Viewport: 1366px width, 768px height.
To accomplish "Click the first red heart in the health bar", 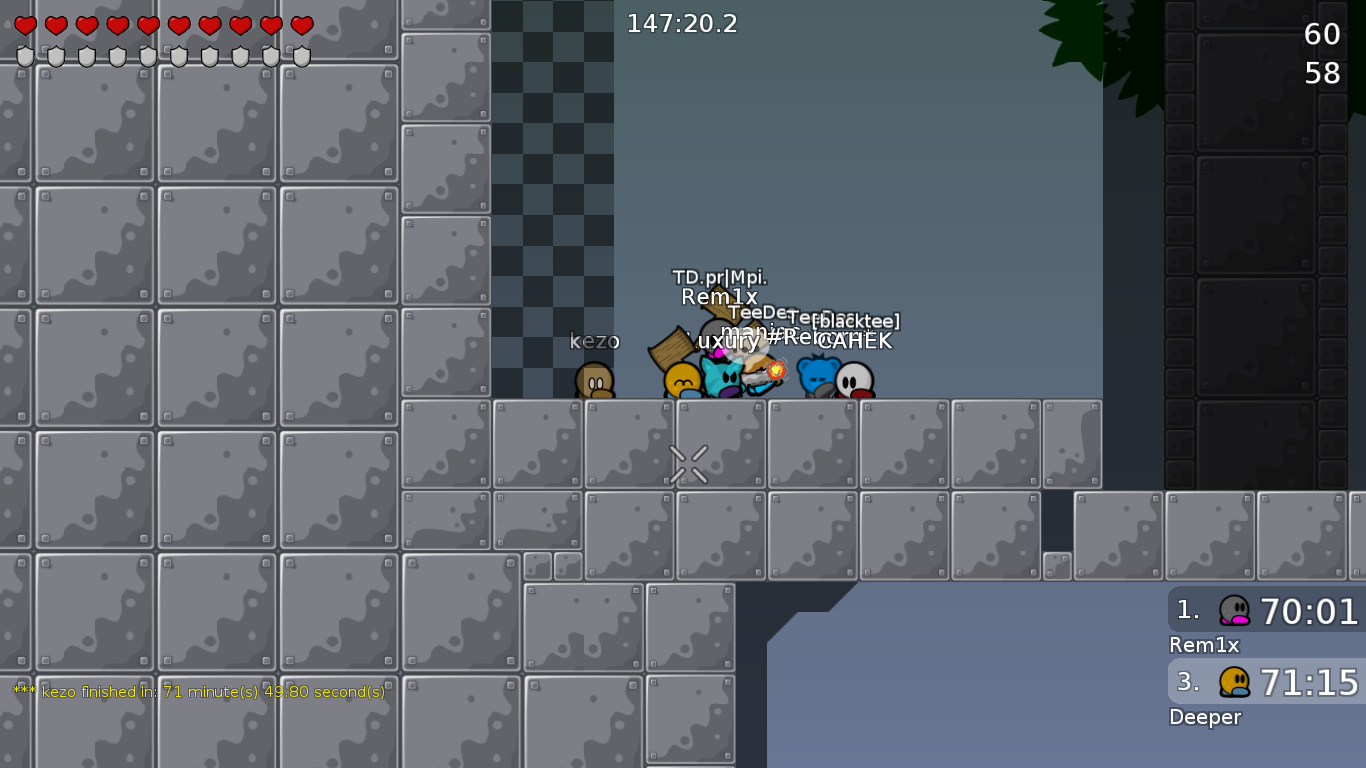I will pos(25,25).
